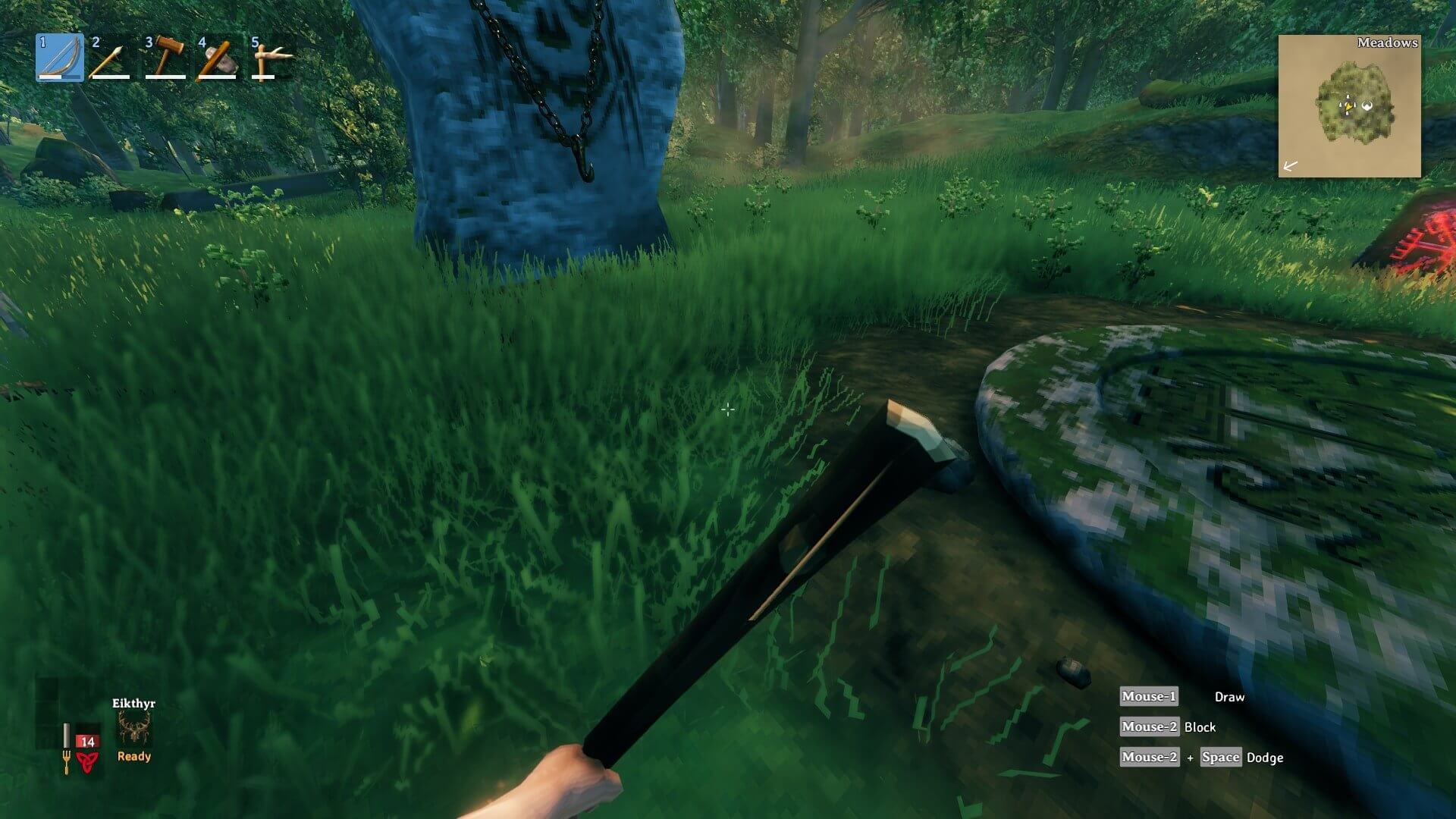Click the fork food indicator icon
The width and height of the screenshot is (1456, 819).
pyautogui.click(x=67, y=762)
